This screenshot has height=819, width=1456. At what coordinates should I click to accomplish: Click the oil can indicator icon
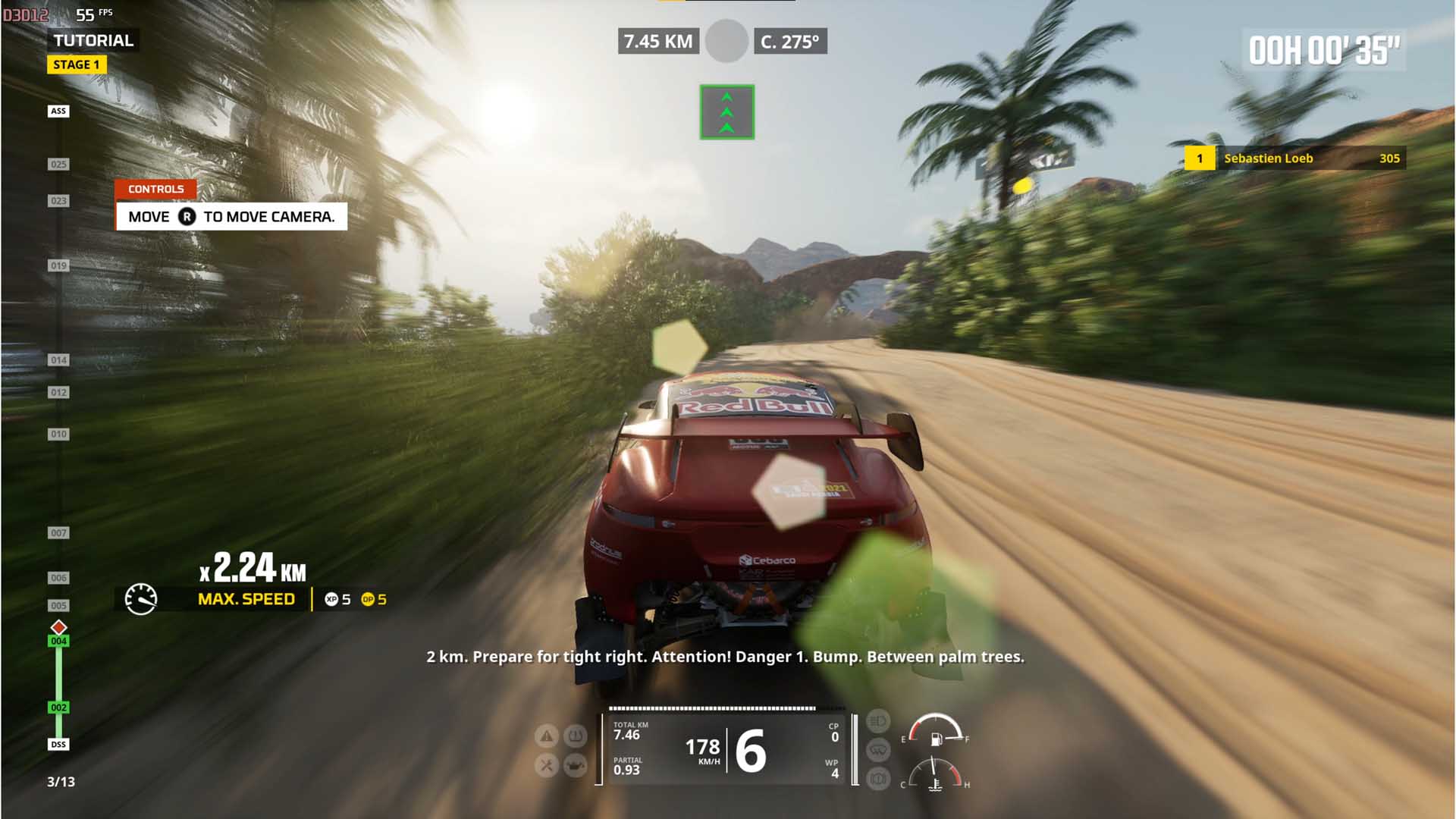pos(576,765)
